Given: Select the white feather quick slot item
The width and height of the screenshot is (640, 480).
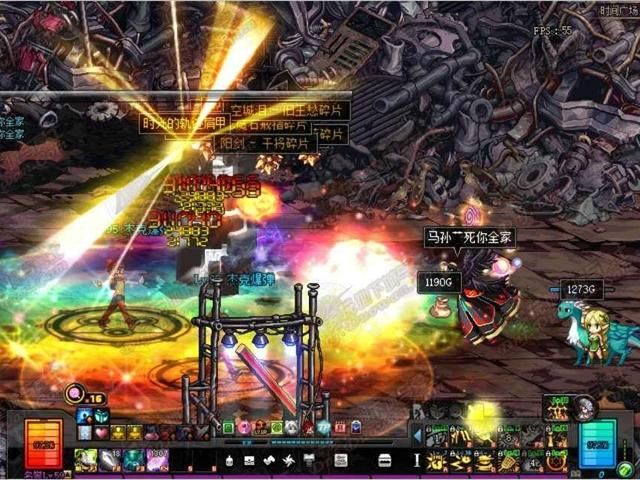Looking at the screenshot, I should (109, 460).
